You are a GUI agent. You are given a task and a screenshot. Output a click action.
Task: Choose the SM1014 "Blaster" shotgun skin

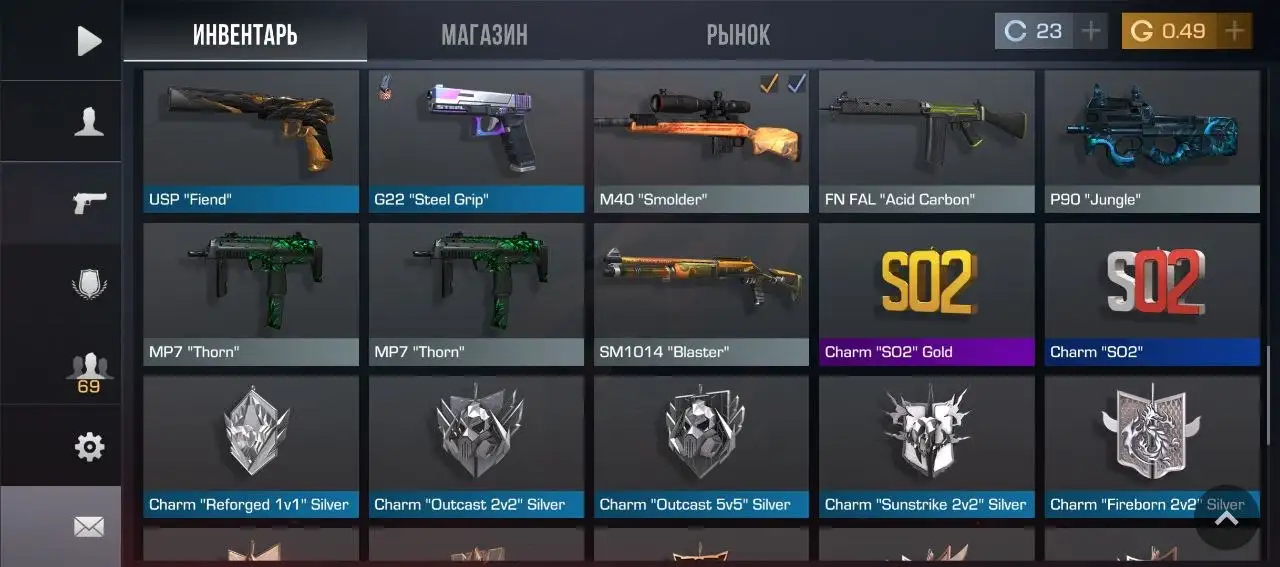[x=701, y=293]
